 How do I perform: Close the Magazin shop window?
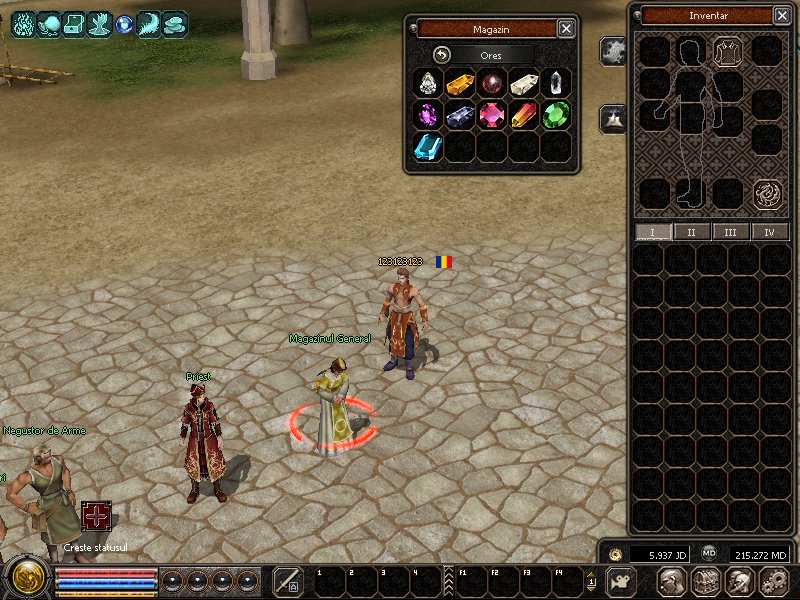(566, 28)
